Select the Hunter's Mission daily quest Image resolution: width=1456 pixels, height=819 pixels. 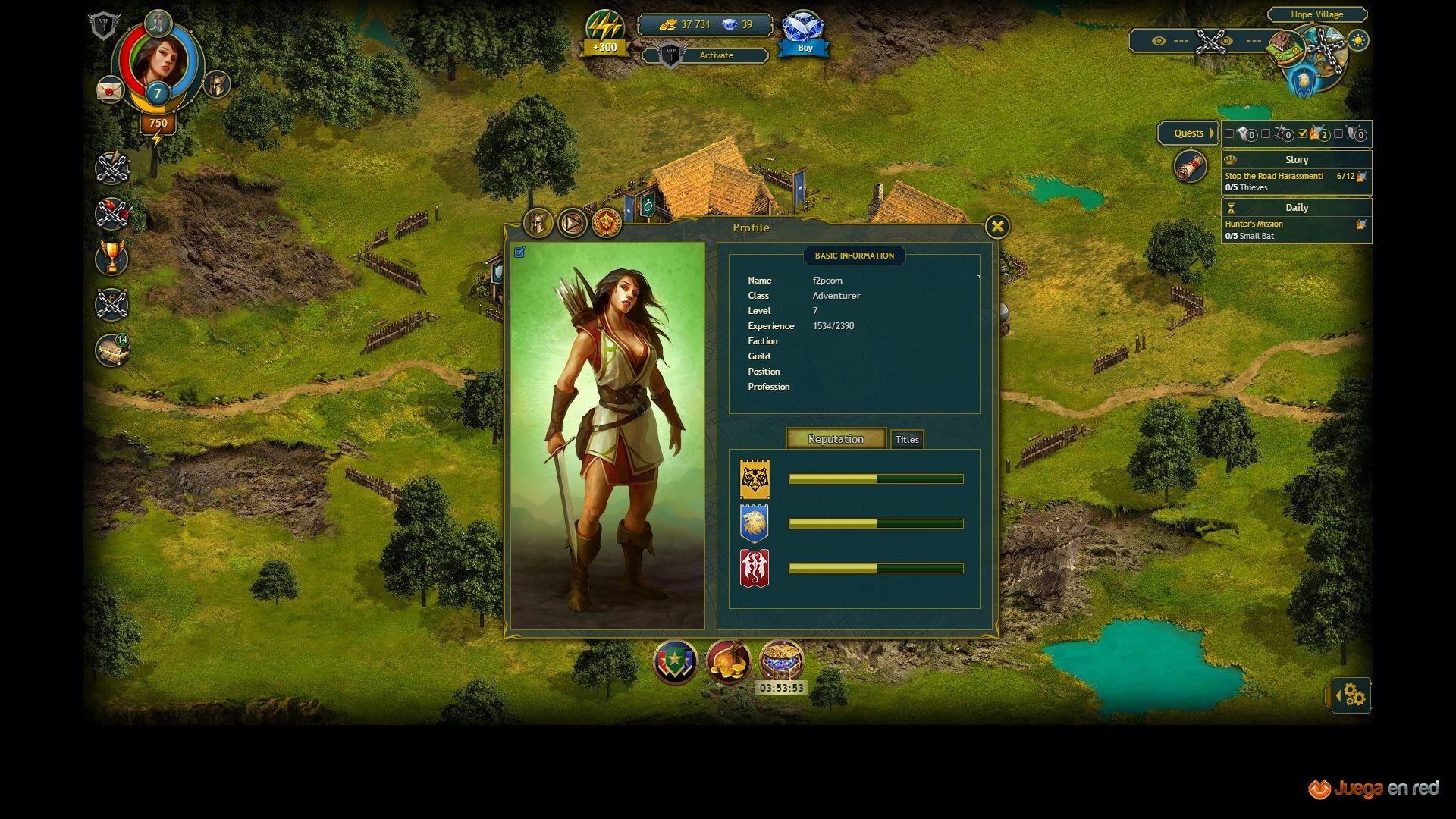[1254, 224]
